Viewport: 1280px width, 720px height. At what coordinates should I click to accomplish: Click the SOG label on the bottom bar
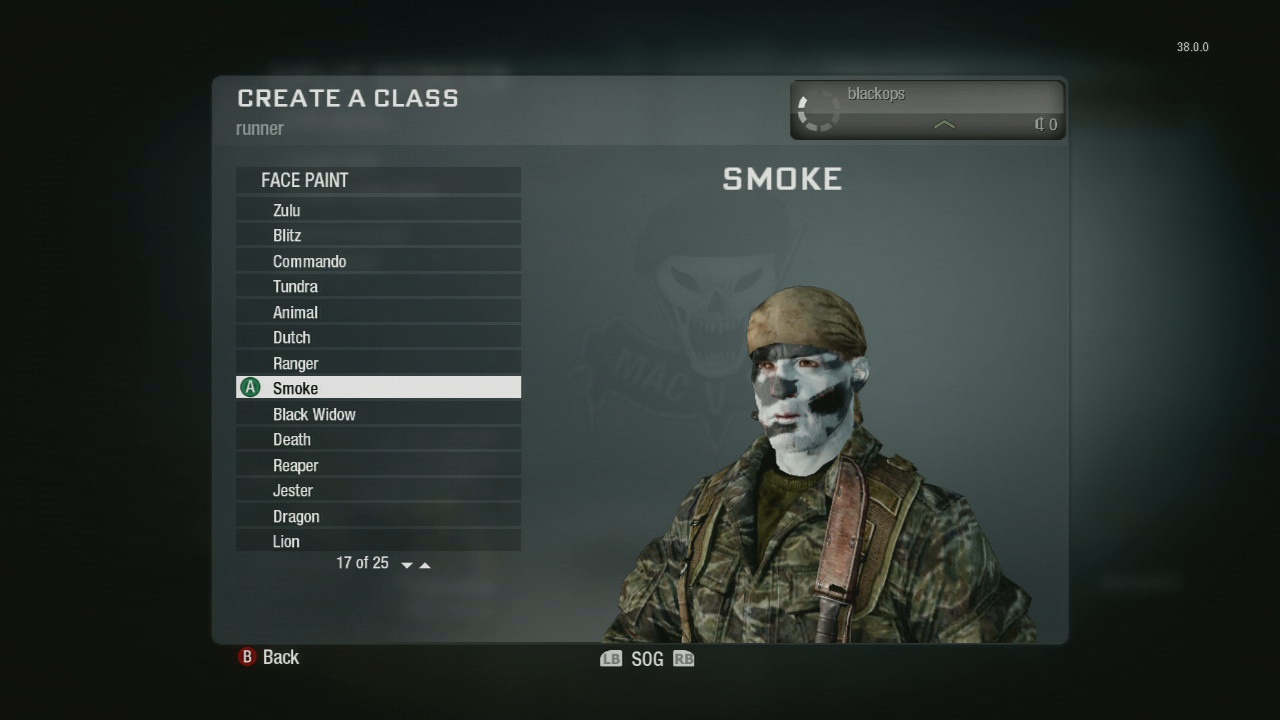click(647, 659)
